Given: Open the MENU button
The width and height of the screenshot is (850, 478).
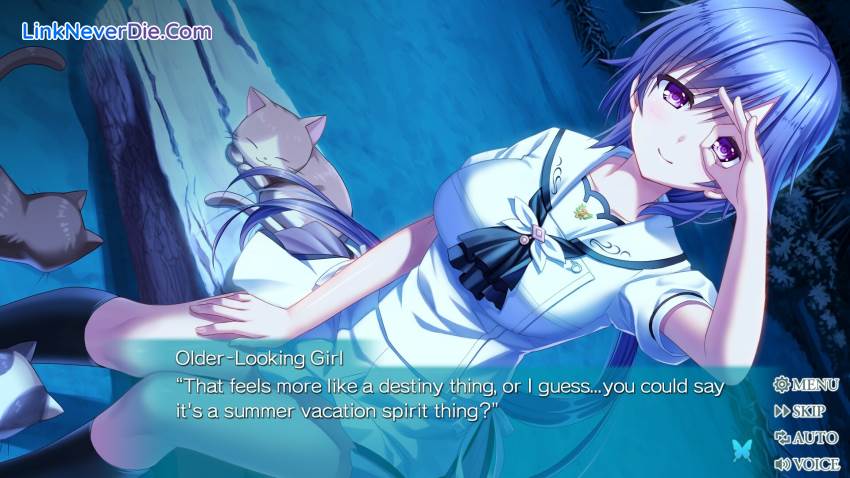Looking at the screenshot, I should click(x=806, y=384).
